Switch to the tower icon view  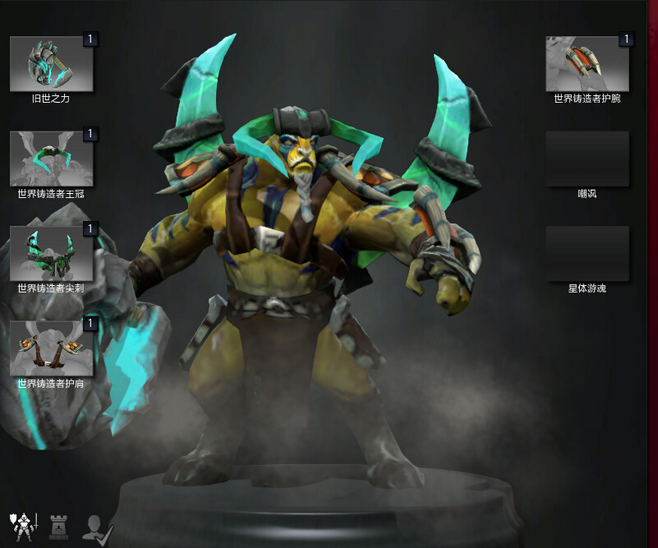[58, 524]
